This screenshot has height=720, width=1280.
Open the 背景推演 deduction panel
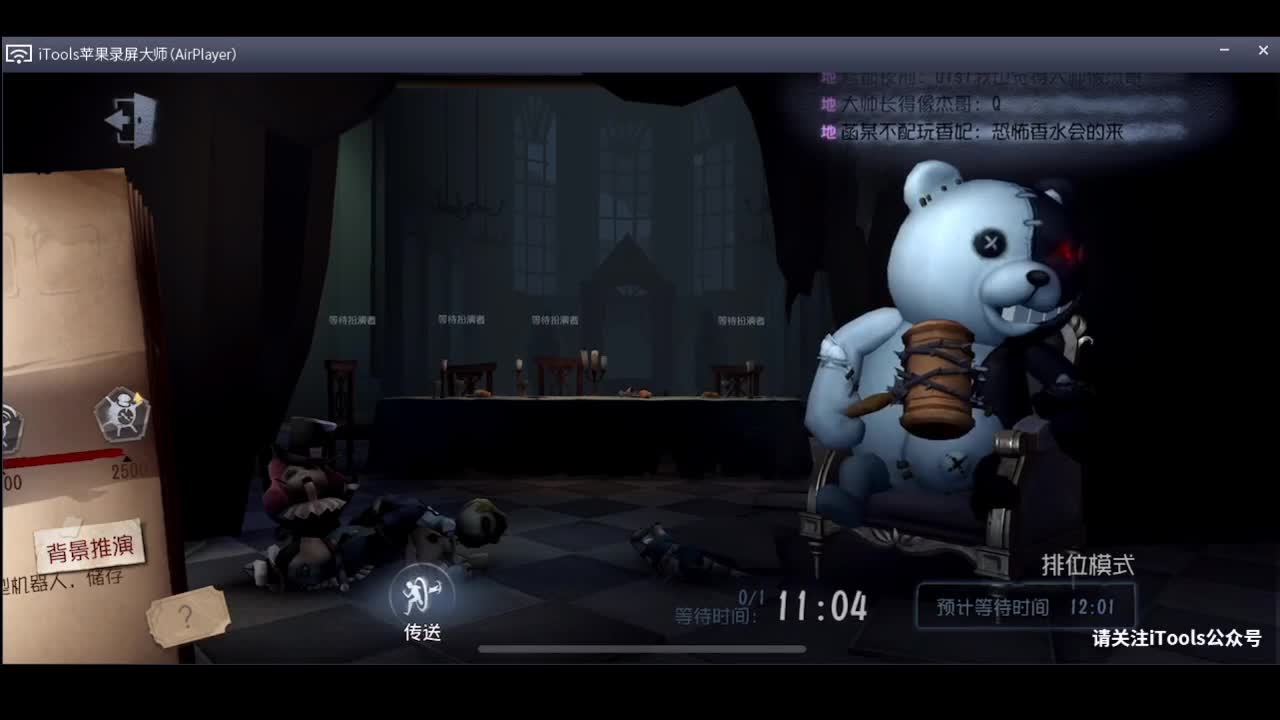(x=90, y=548)
